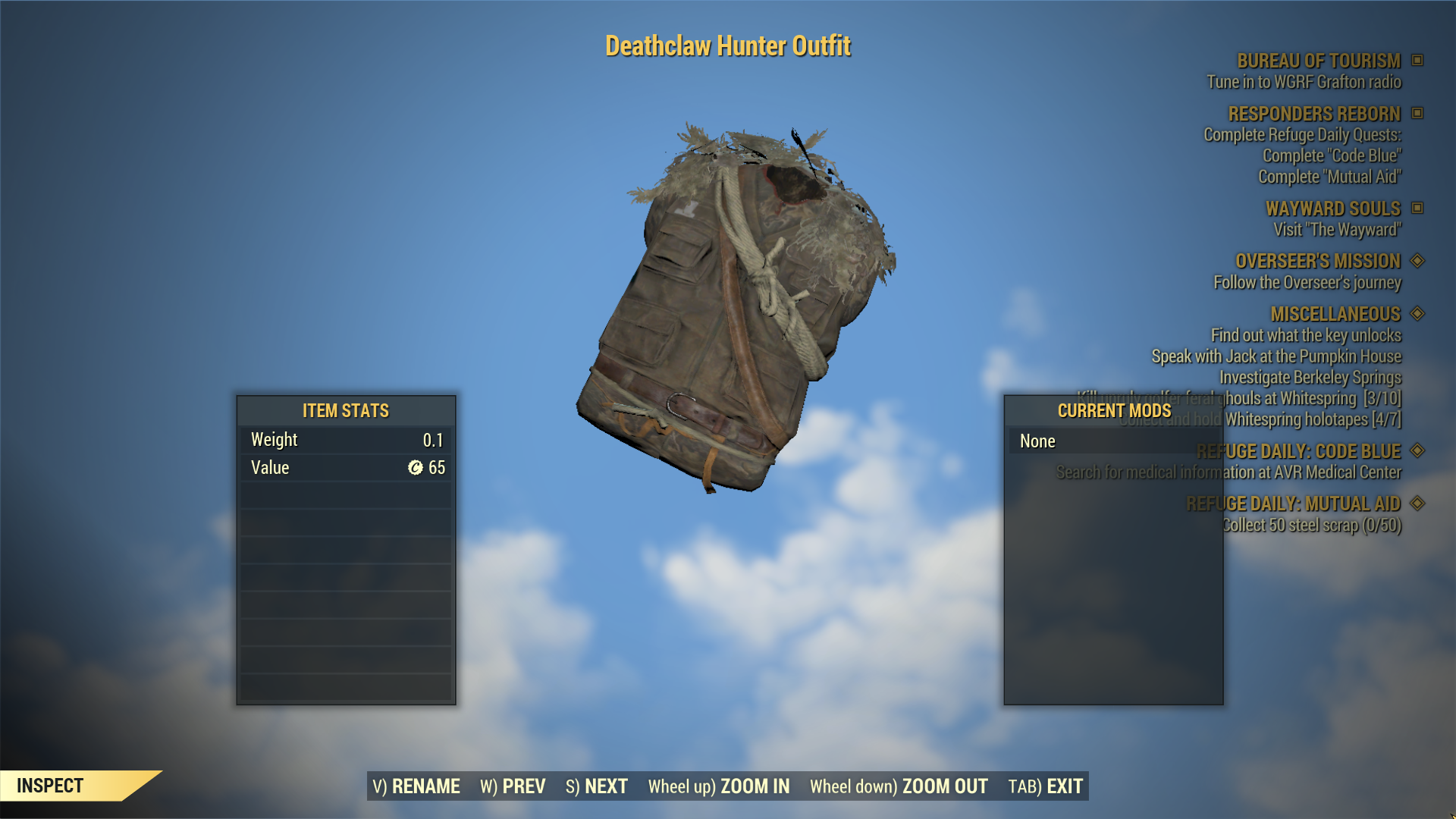The width and height of the screenshot is (1456, 819).
Task: Choose ZOOM IN on the item model
Action: (x=719, y=786)
